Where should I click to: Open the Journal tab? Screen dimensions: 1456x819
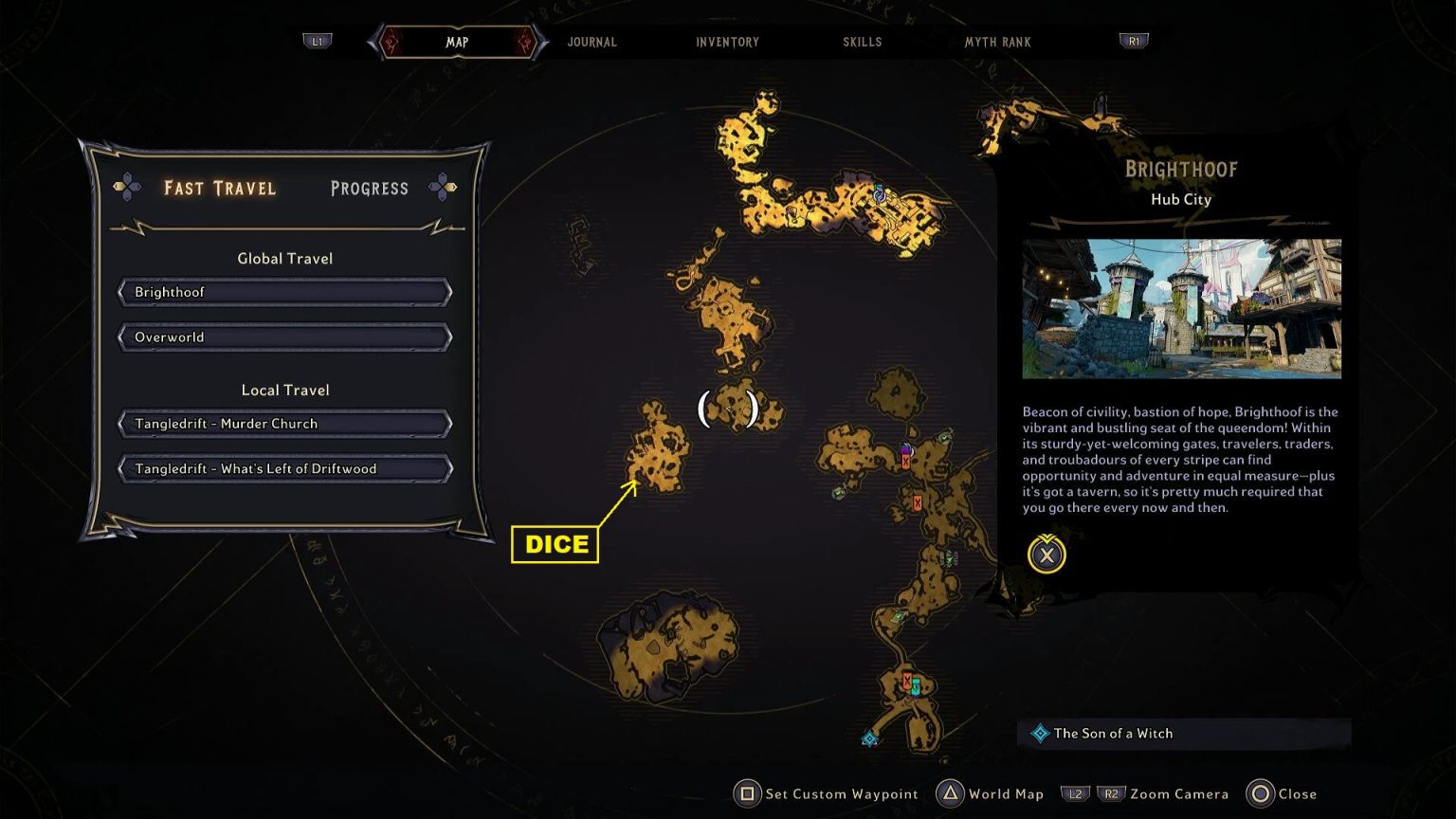coord(591,42)
